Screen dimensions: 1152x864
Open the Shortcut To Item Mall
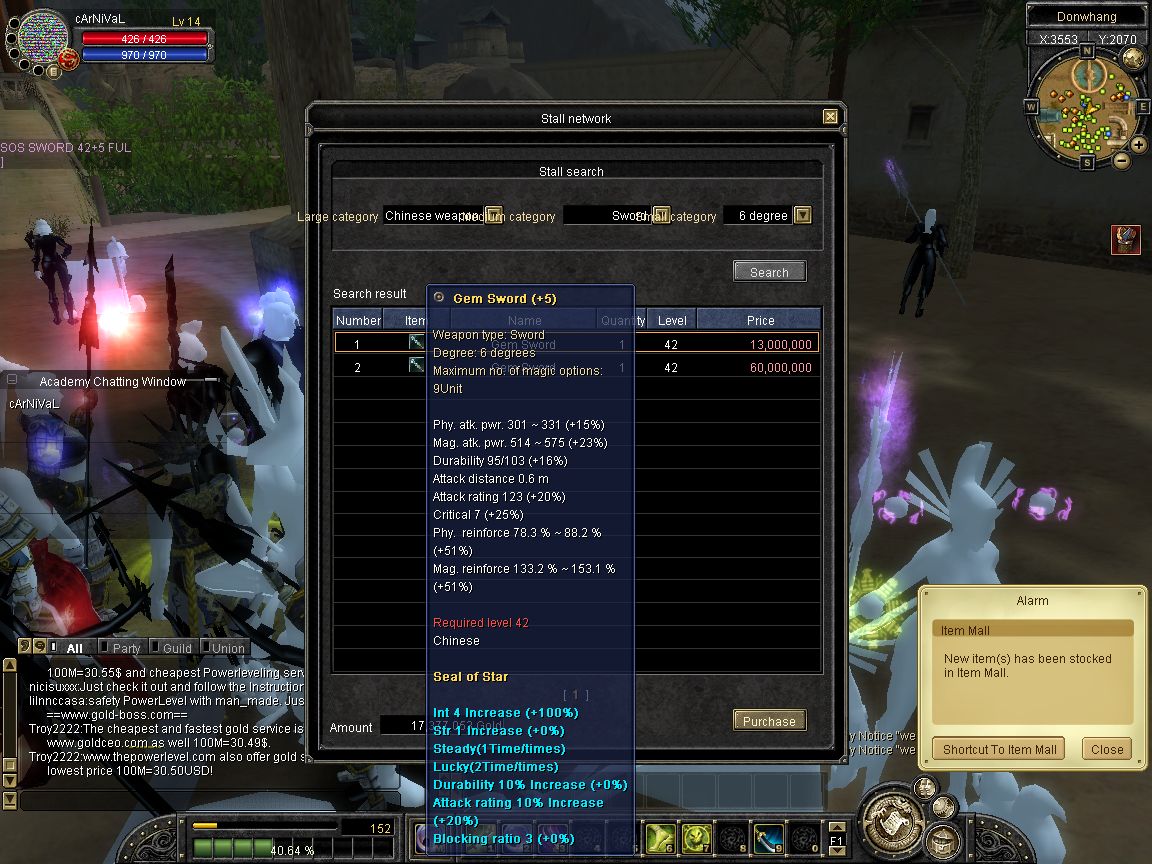(x=999, y=749)
